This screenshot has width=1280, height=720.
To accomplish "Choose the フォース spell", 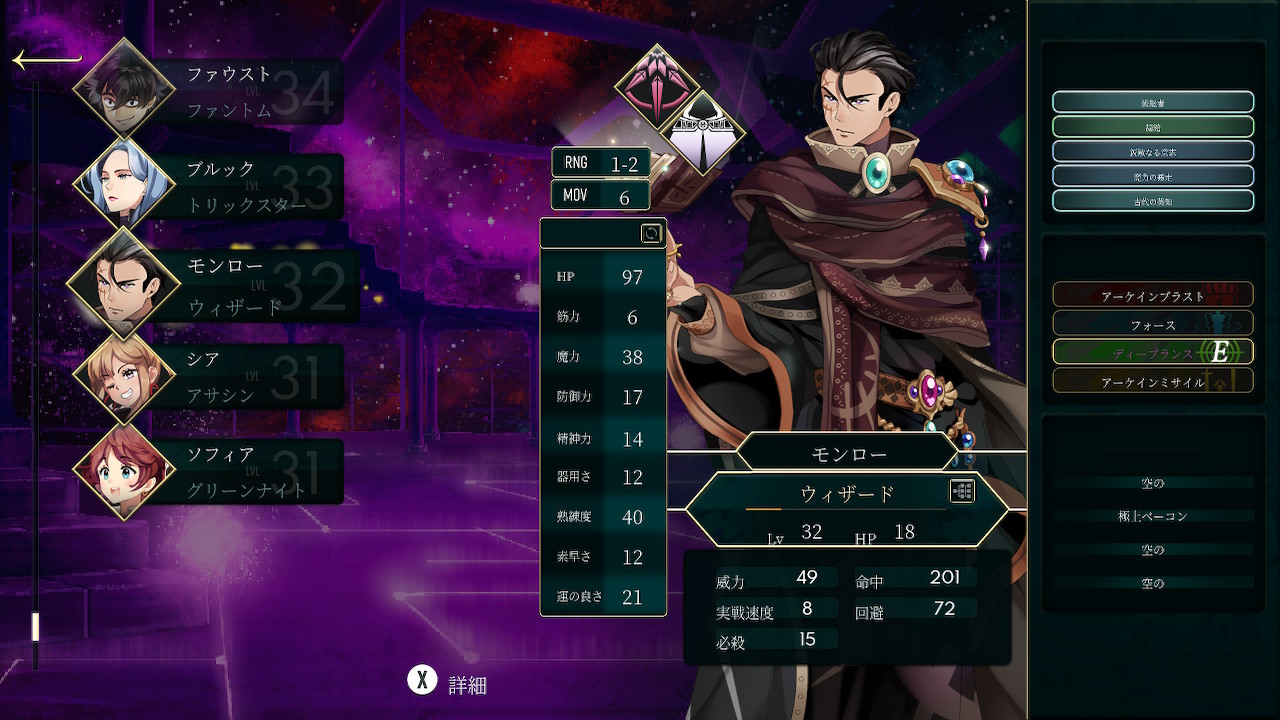I will click(1152, 323).
